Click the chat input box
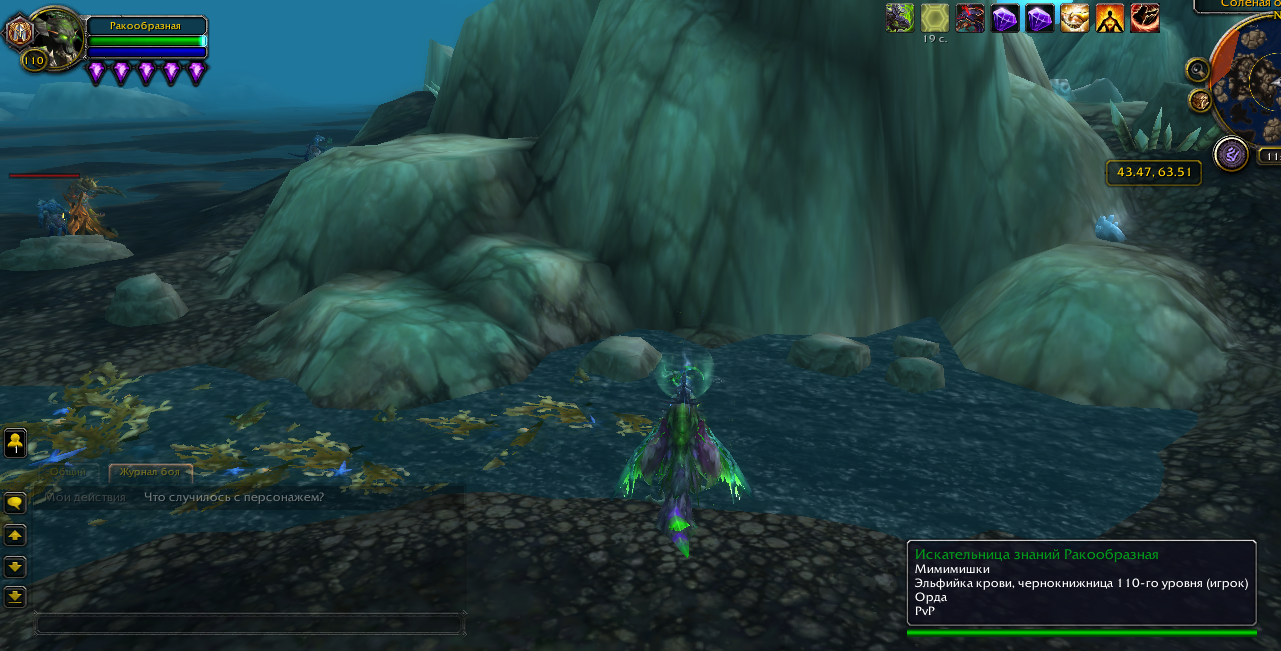Image resolution: width=1281 pixels, height=651 pixels. pyautogui.click(x=248, y=624)
